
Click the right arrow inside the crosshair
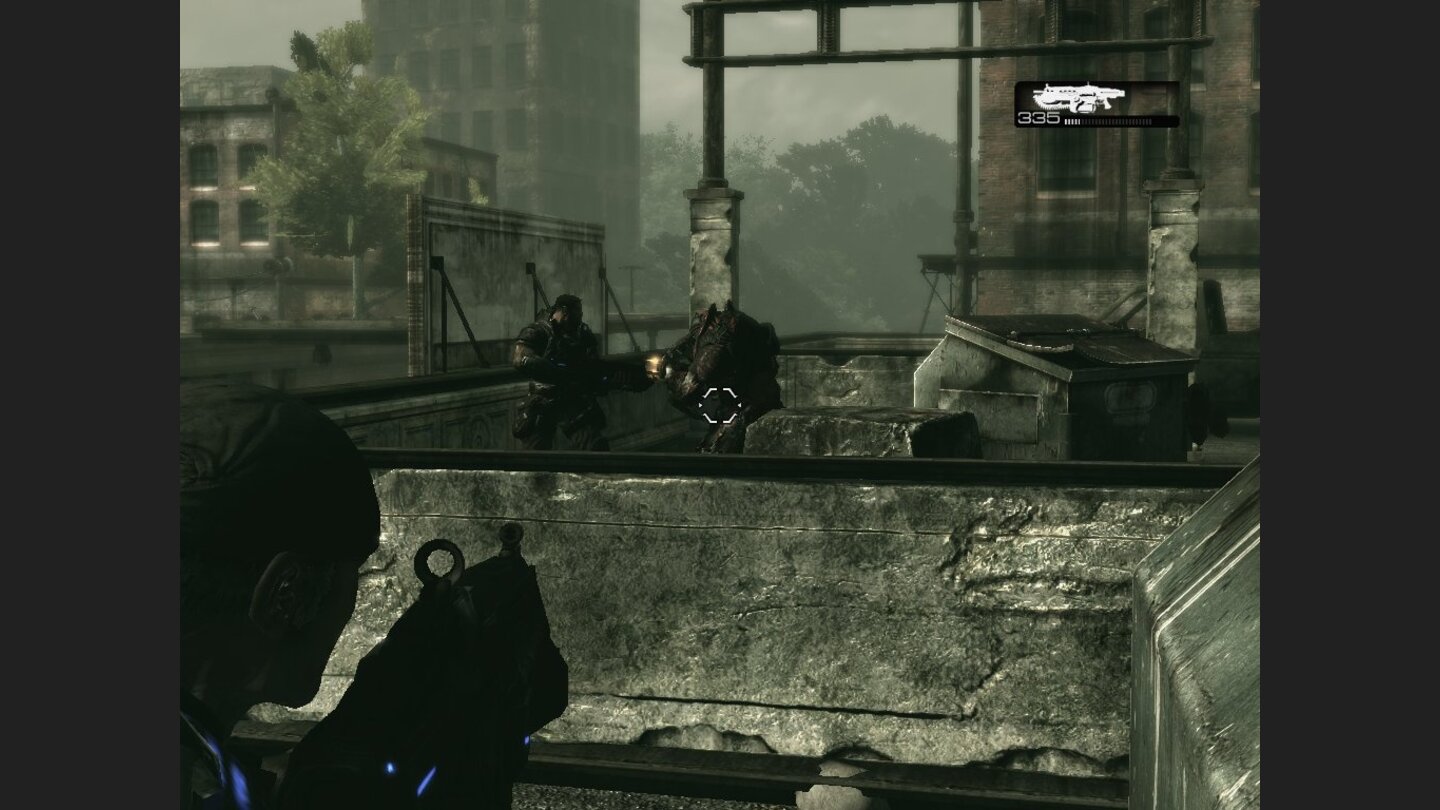point(740,406)
